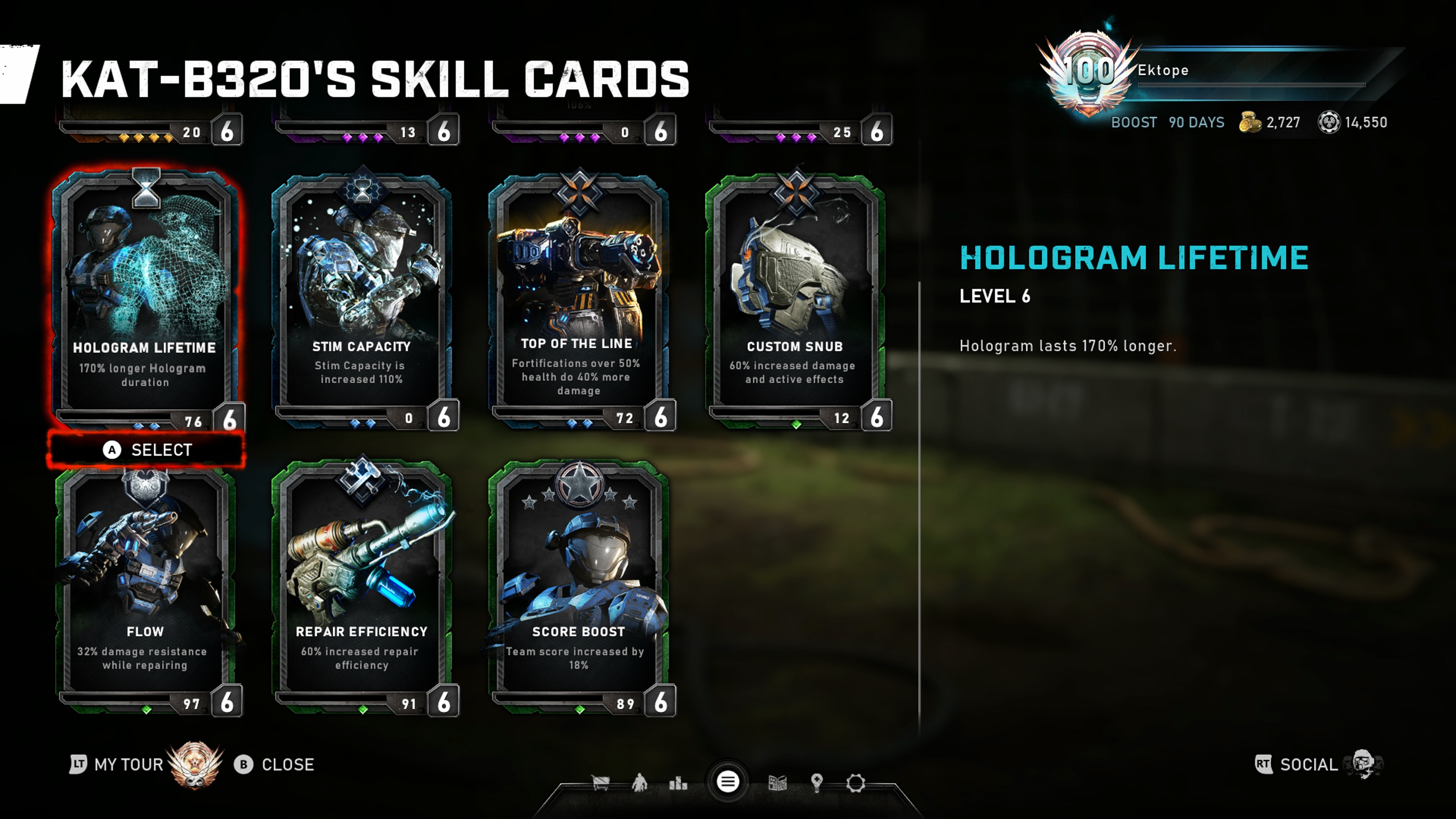Switch to the character figure tab
This screenshot has width=1456, height=819.
[639, 783]
